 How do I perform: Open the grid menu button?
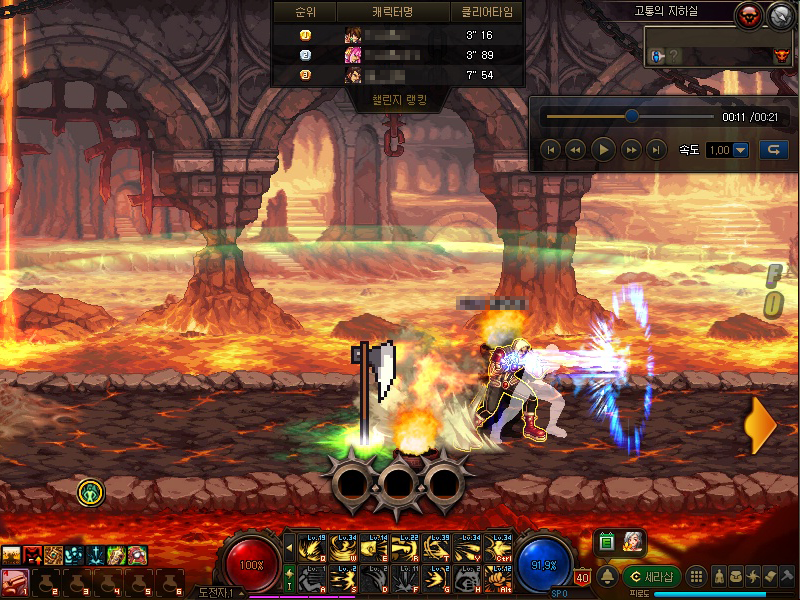(x=697, y=577)
